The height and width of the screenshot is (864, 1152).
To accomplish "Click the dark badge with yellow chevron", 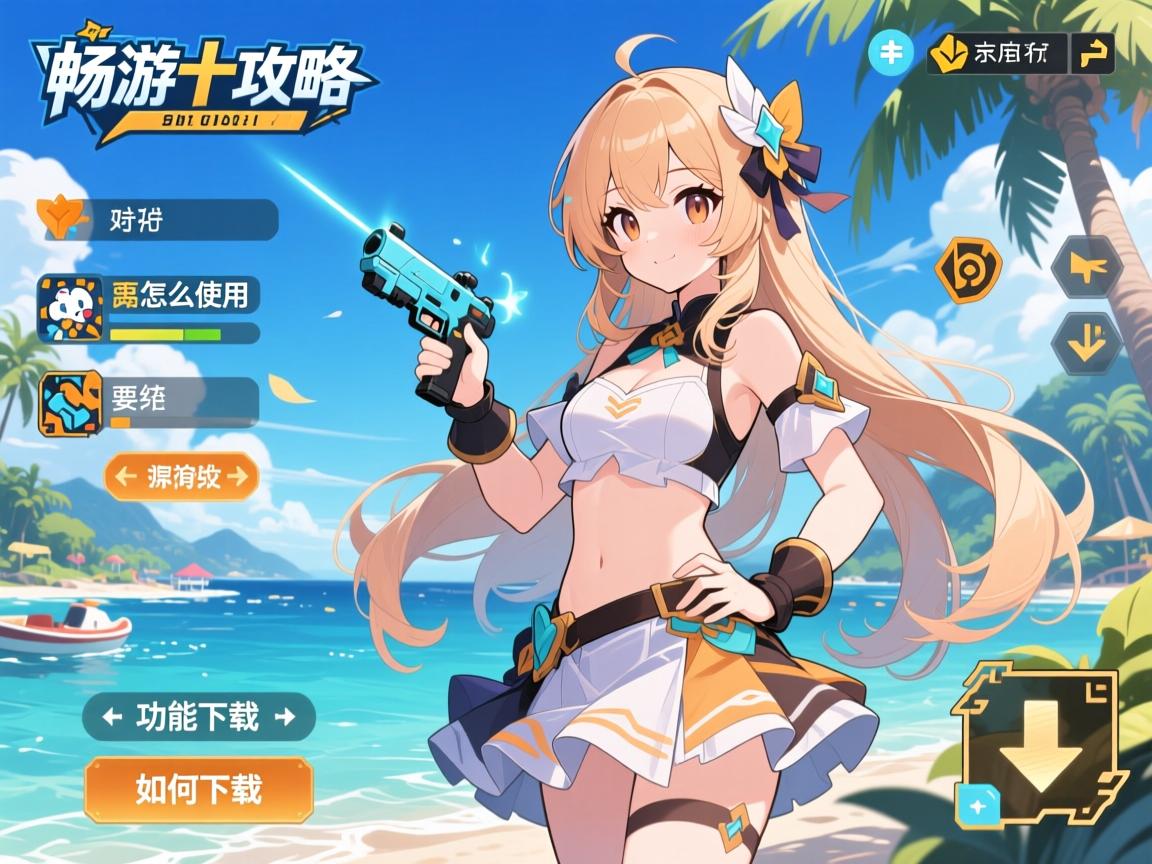I will [x=996, y=54].
